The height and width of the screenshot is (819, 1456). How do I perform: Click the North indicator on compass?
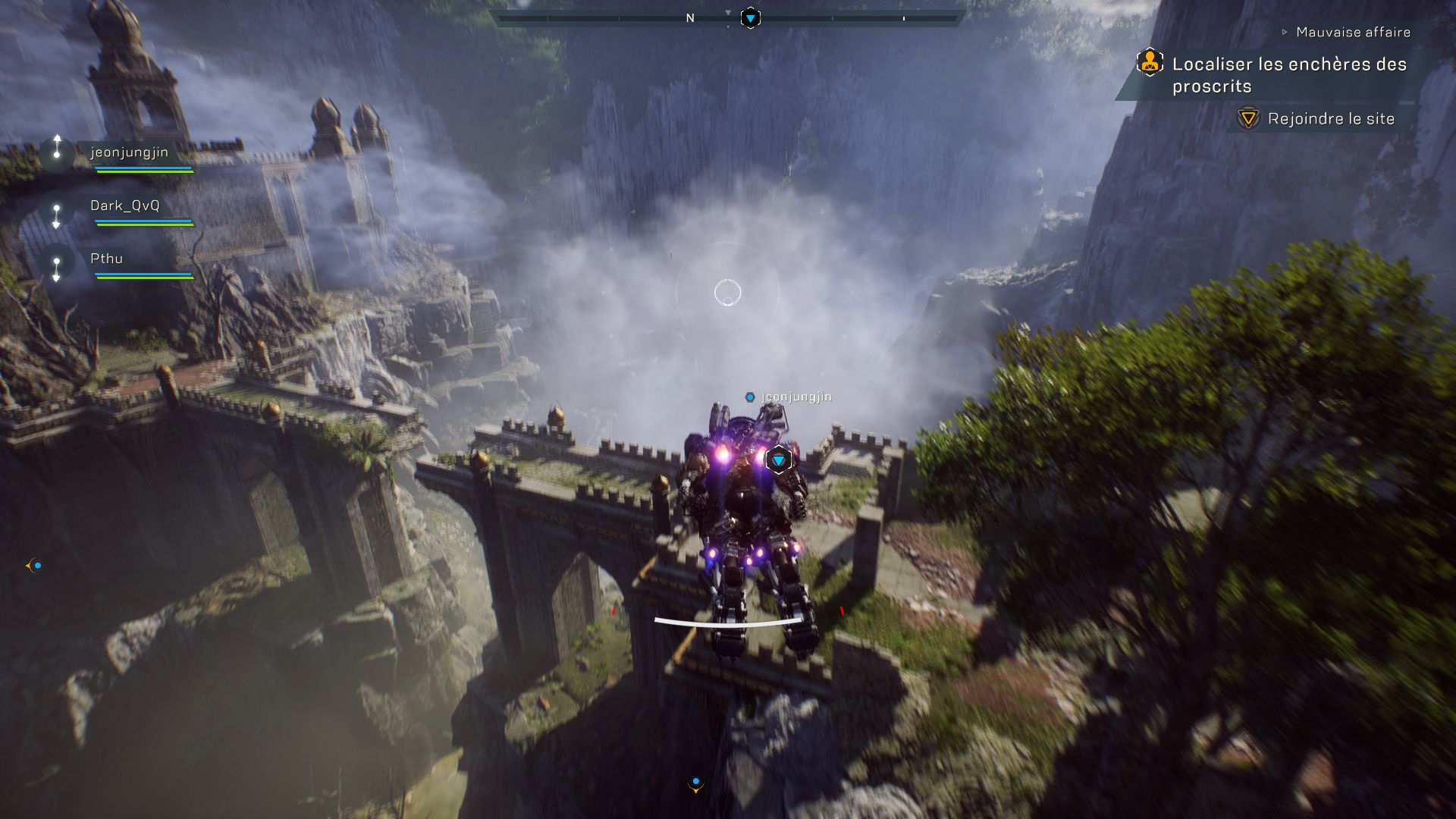[x=690, y=18]
